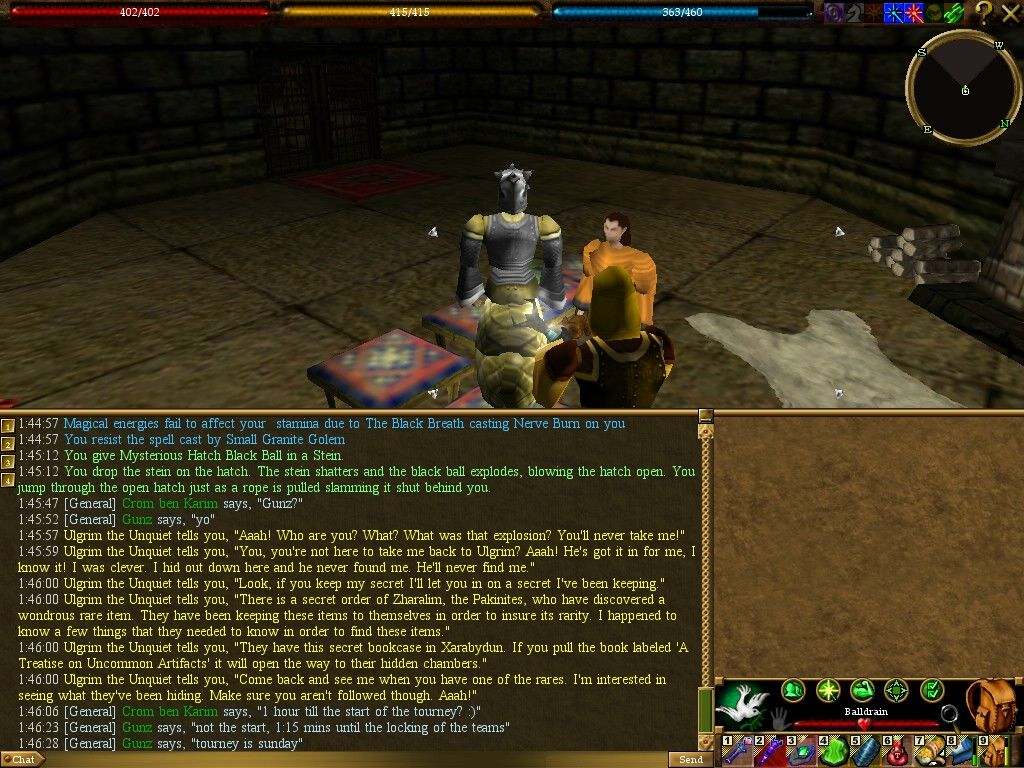This screenshot has width=1024, height=768.
Task: Close the game with the X button
Action: coord(1010,12)
